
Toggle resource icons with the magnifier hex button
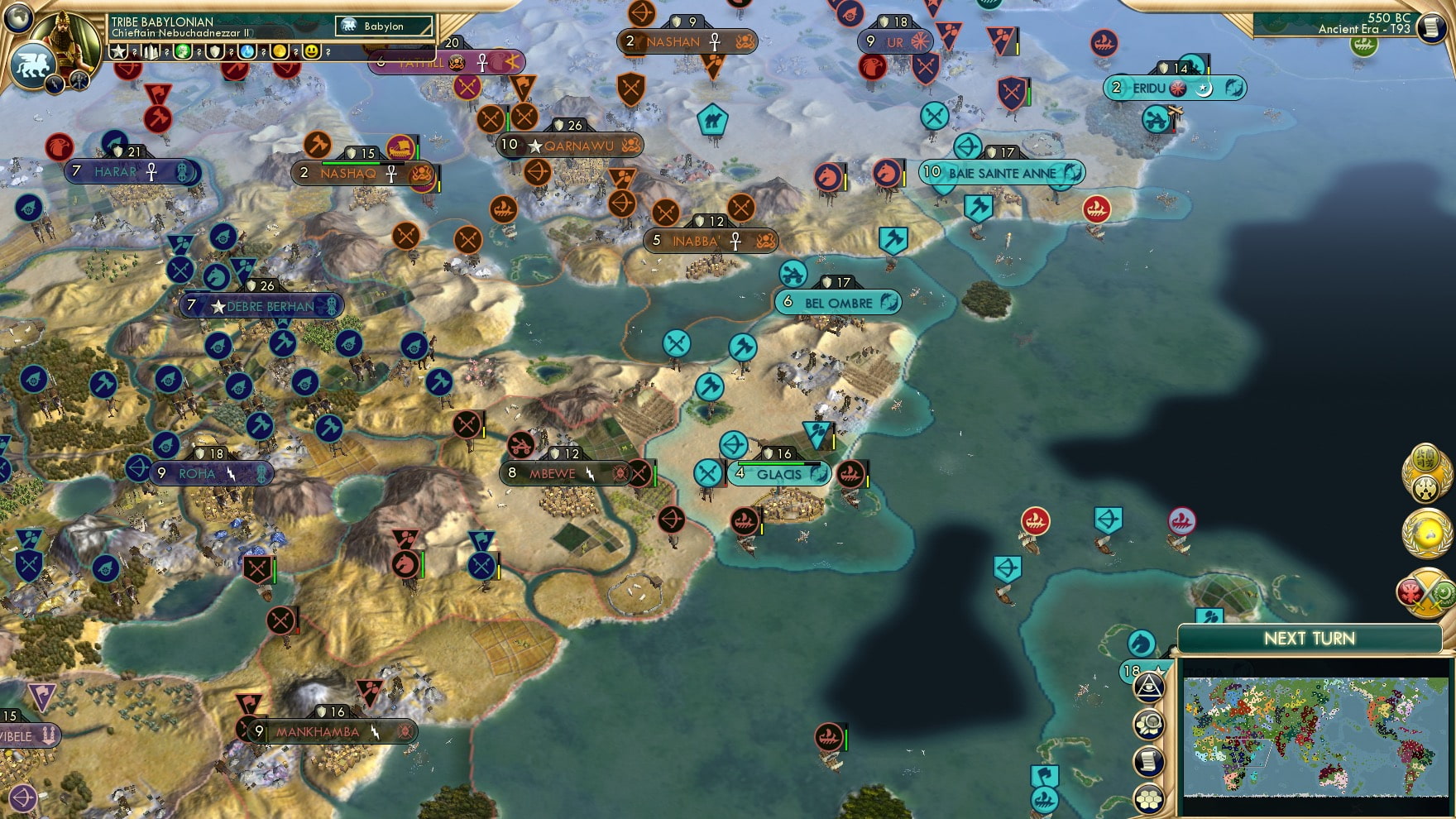(x=1150, y=722)
